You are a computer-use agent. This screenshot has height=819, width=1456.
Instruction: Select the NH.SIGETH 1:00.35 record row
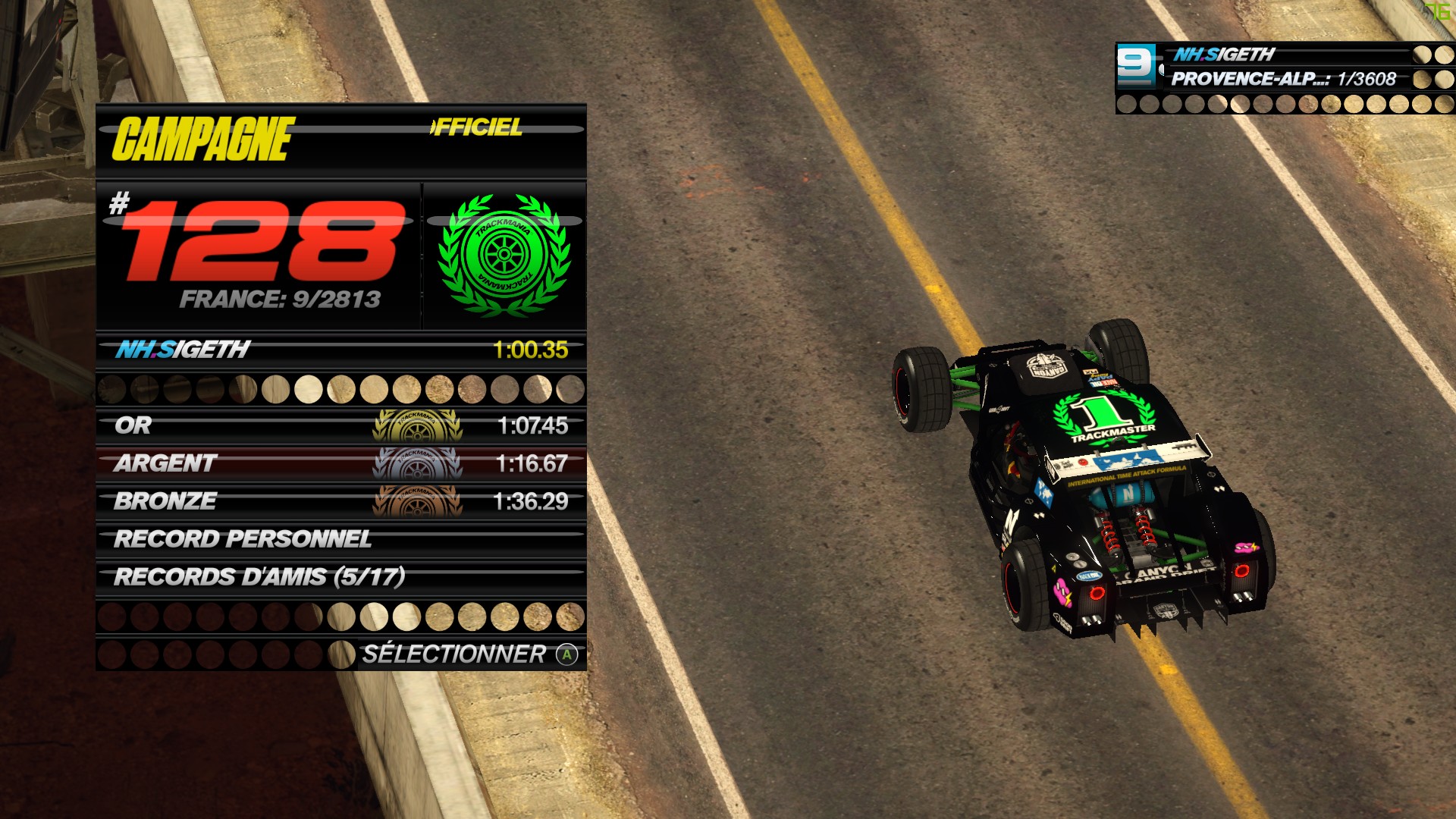tap(341, 350)
